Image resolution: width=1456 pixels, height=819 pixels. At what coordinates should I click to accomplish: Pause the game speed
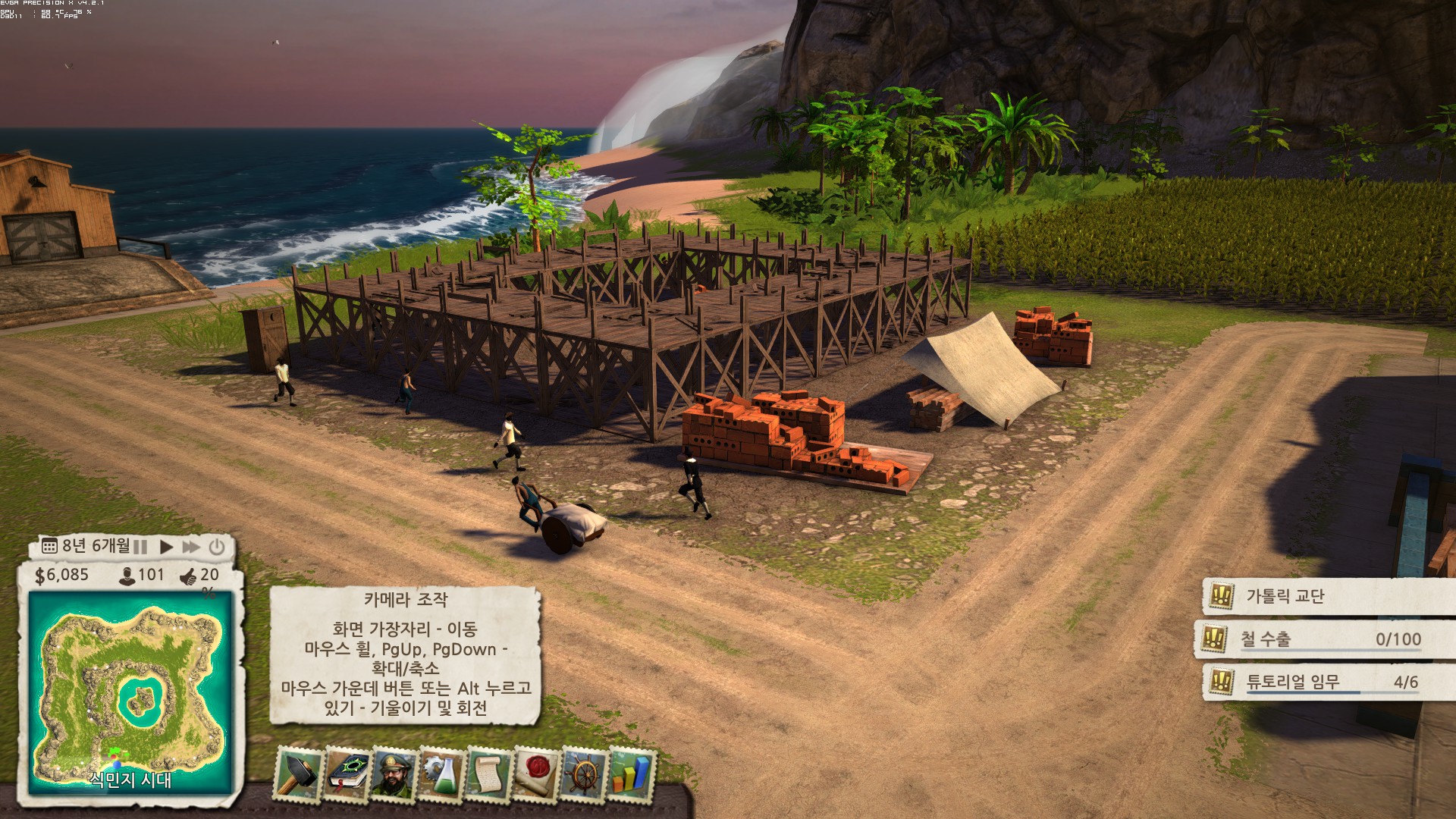(x=141, y=547)
